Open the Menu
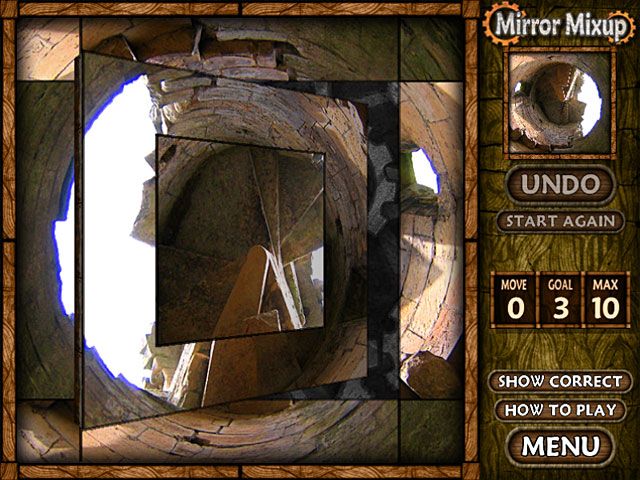Screen dimensions: 640x480 [560, 445]
